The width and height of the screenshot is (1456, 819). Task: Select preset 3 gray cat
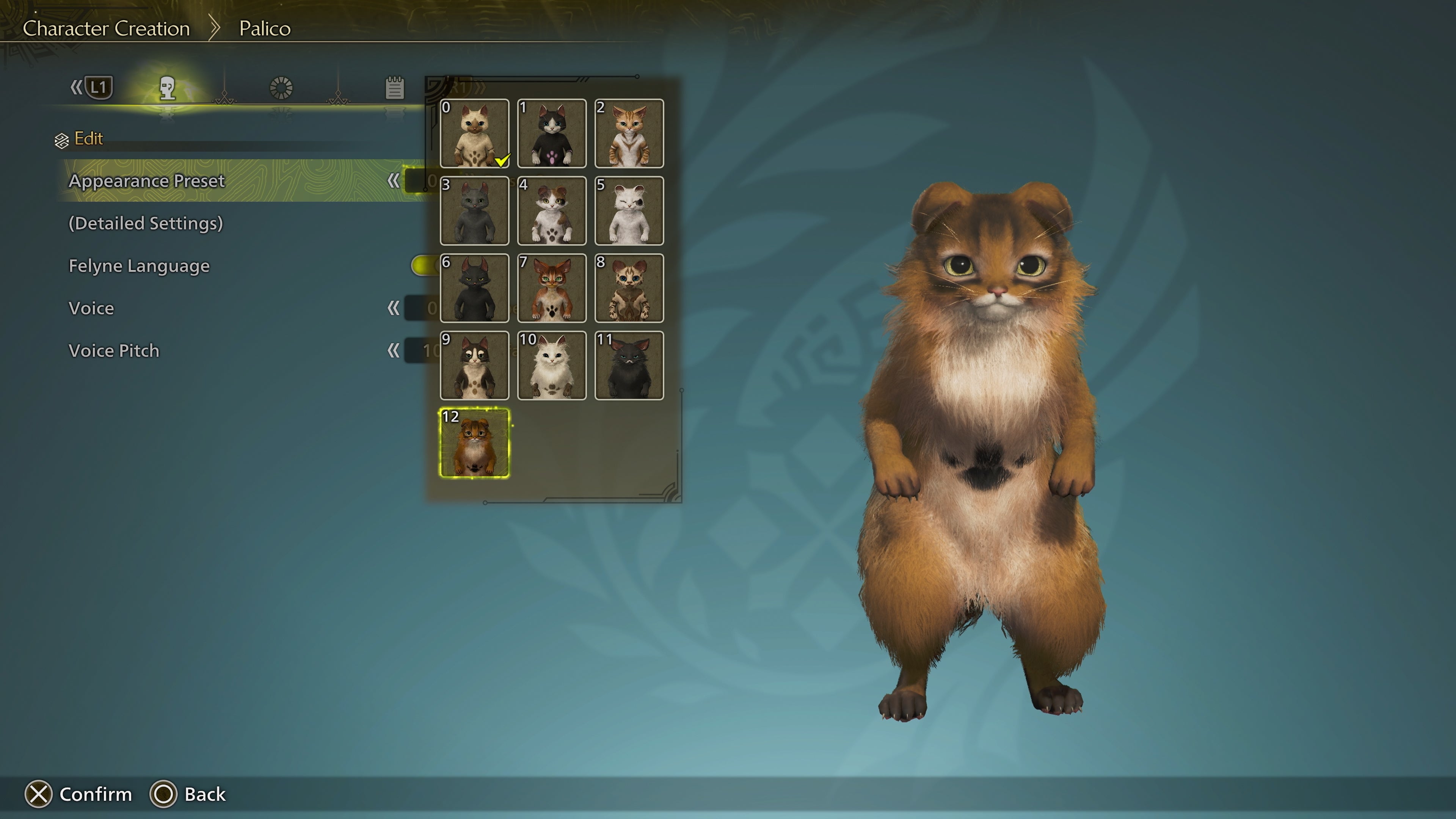click(474, 211)
